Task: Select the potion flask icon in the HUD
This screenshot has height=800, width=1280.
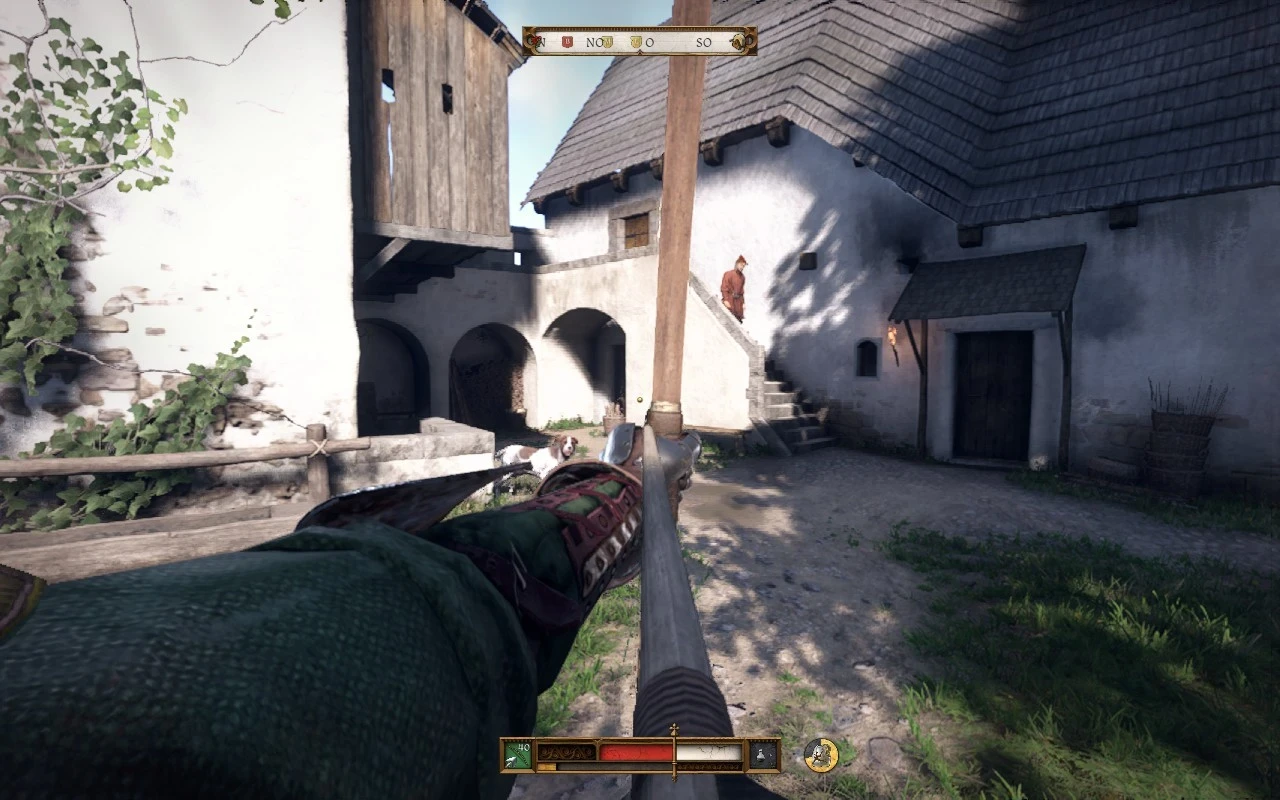Action: 760,753
